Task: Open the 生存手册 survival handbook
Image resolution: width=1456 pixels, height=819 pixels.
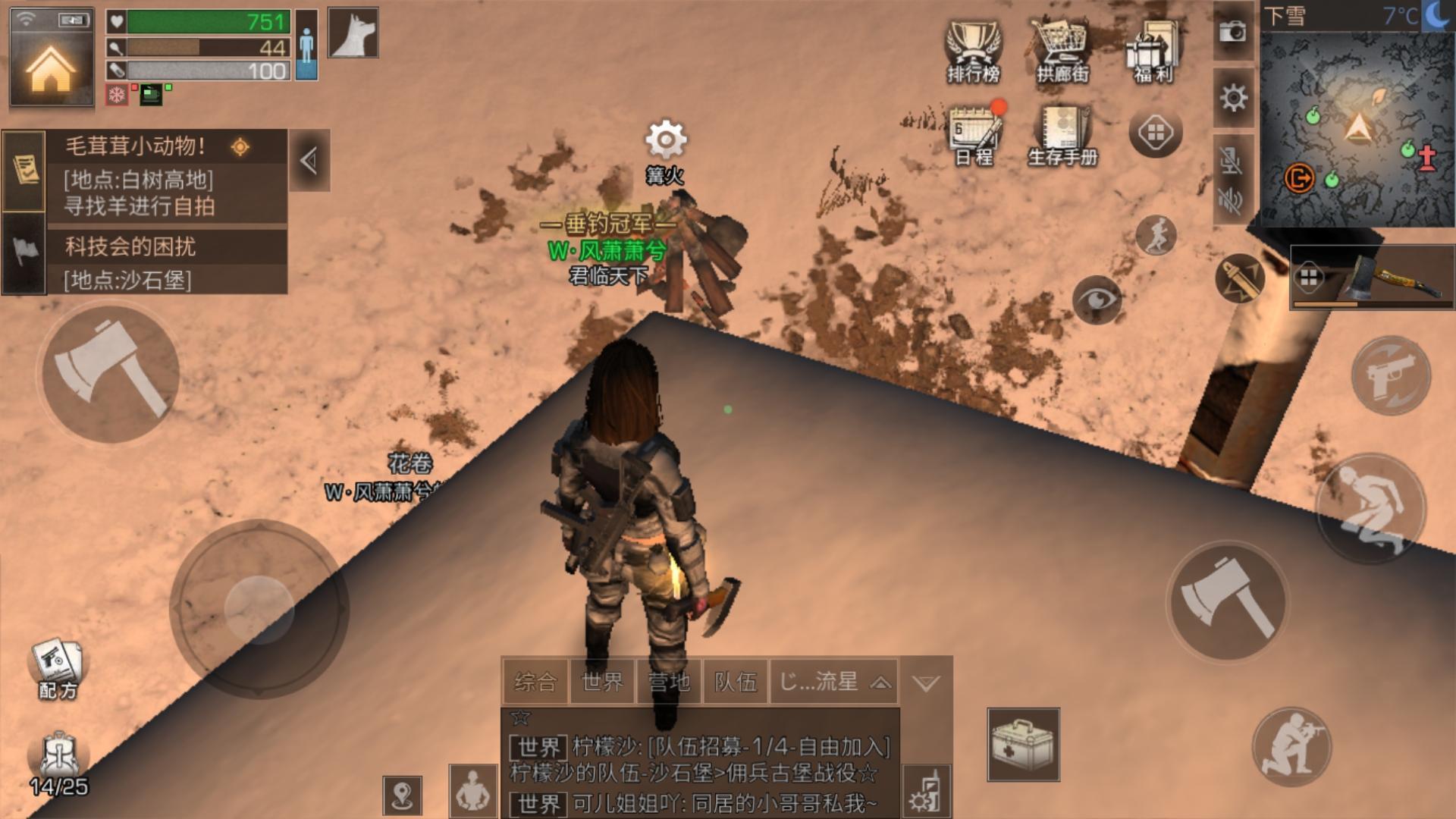Action: pos(1063,134)
